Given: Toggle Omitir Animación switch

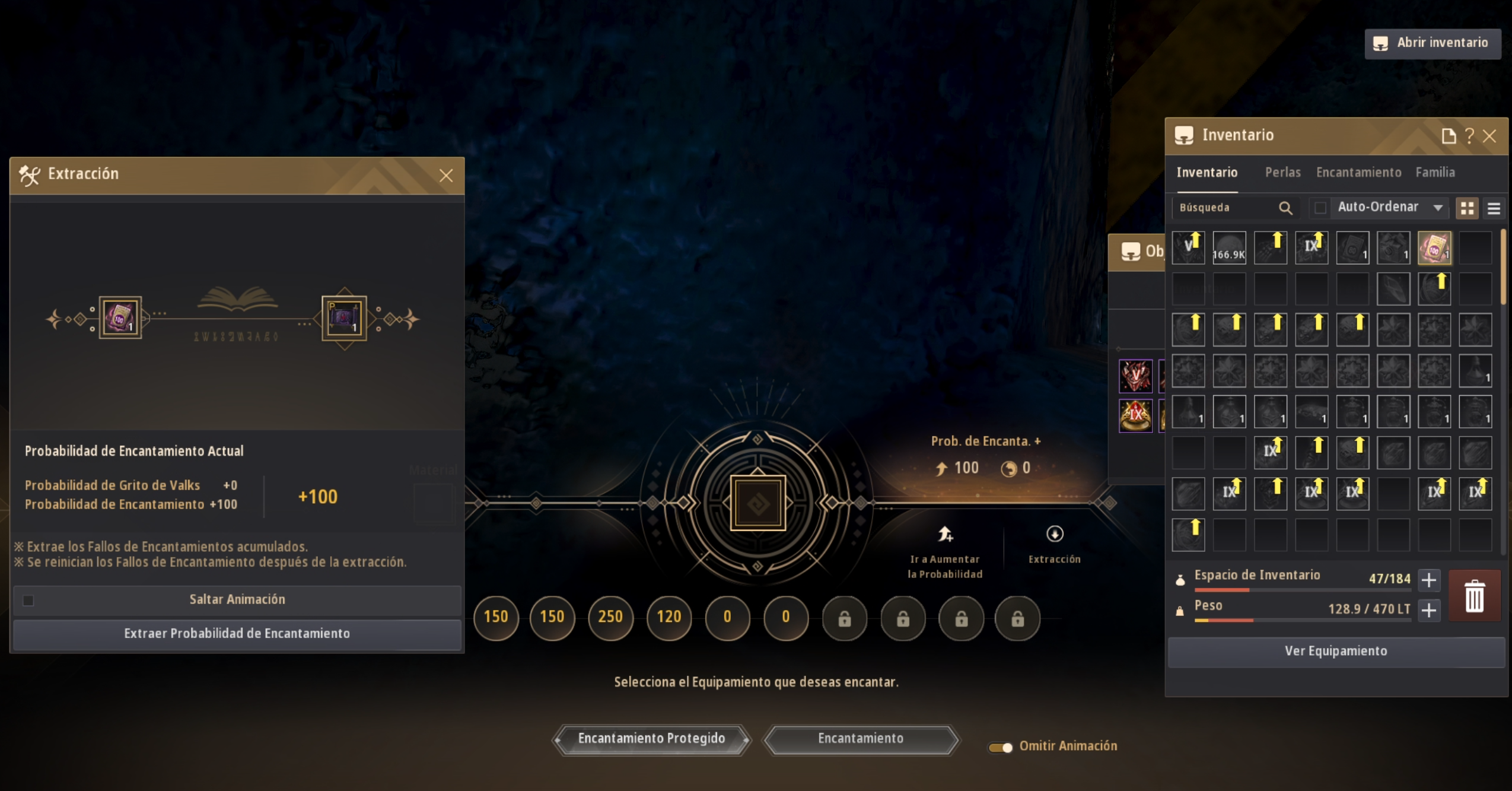Looking at the screenshot, I should coord(1001,747).
